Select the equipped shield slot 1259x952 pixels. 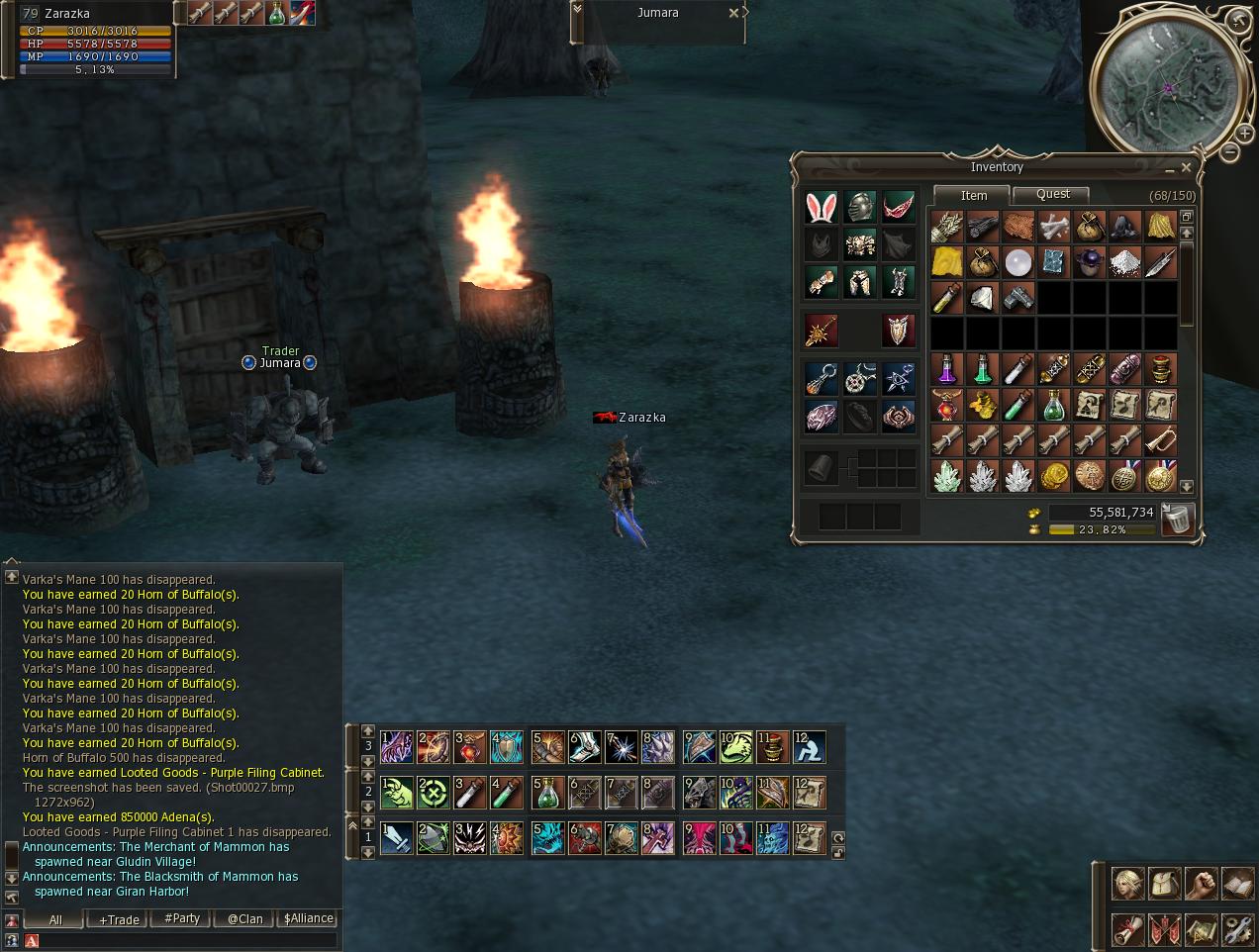898,332
